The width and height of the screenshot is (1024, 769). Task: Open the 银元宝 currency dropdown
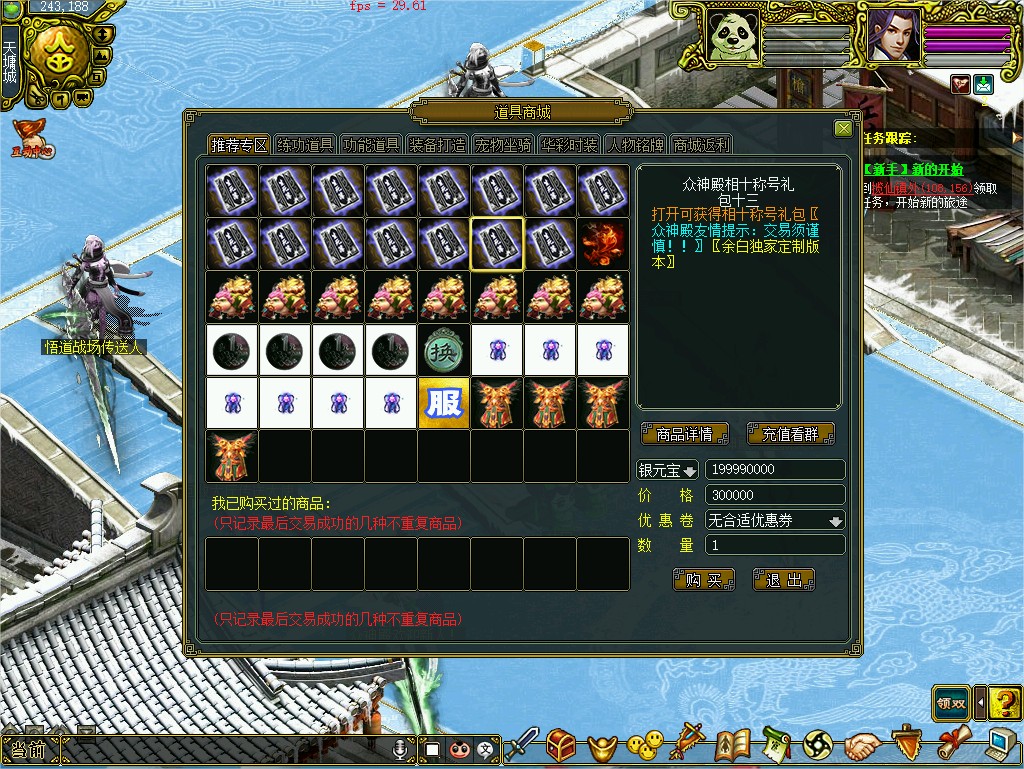(x=669, y=470)
